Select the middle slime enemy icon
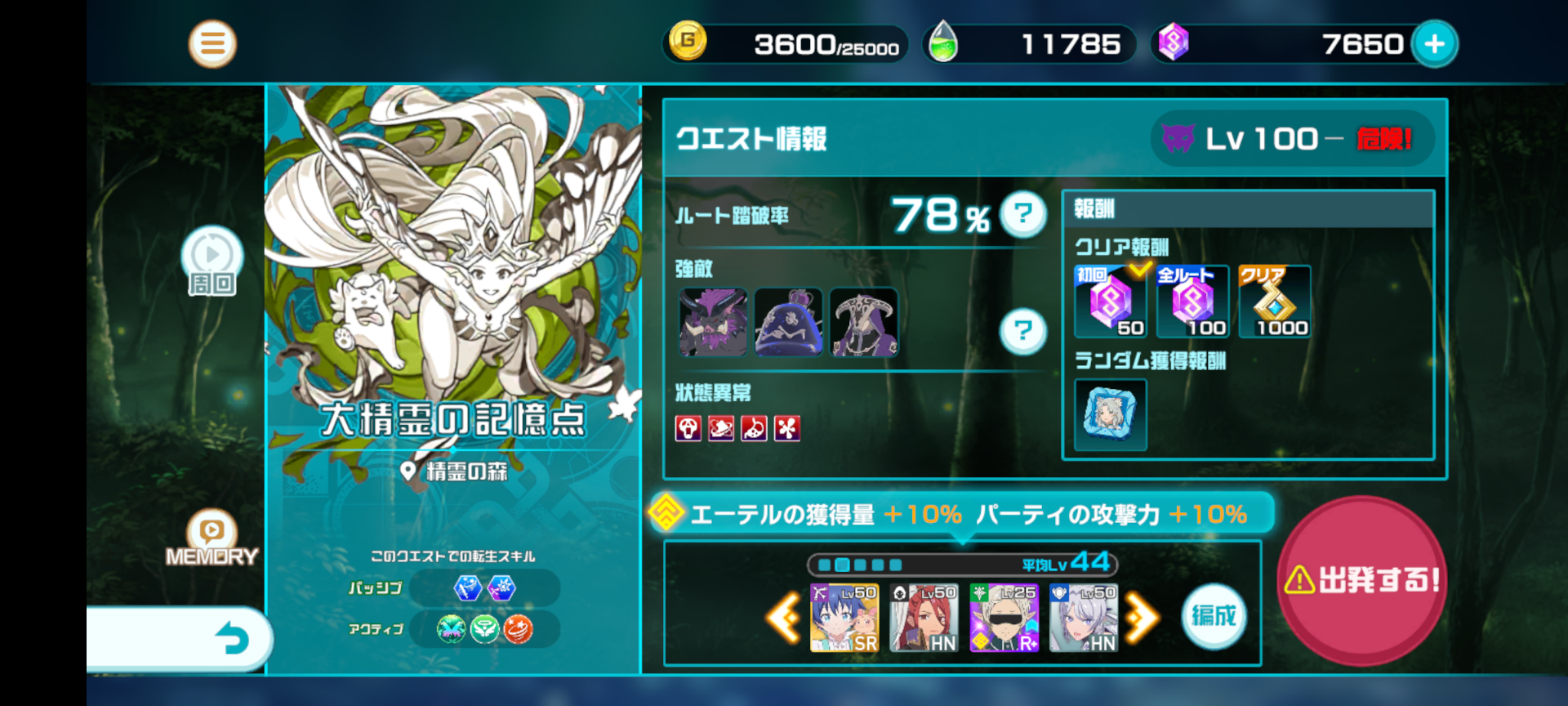Viewport: 1568px width, 706px height. [789, 322]
